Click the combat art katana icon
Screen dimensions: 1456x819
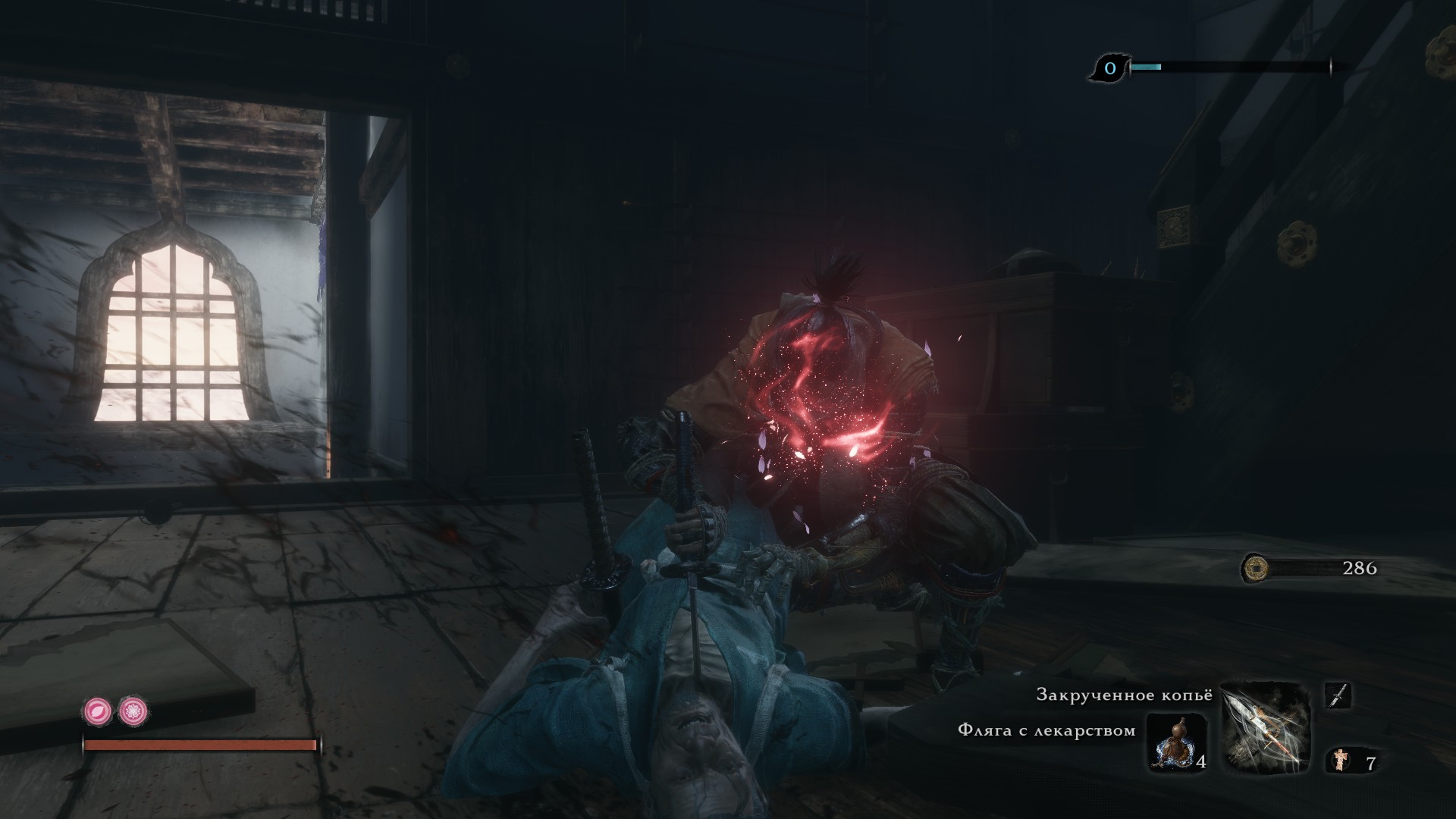1338,695
